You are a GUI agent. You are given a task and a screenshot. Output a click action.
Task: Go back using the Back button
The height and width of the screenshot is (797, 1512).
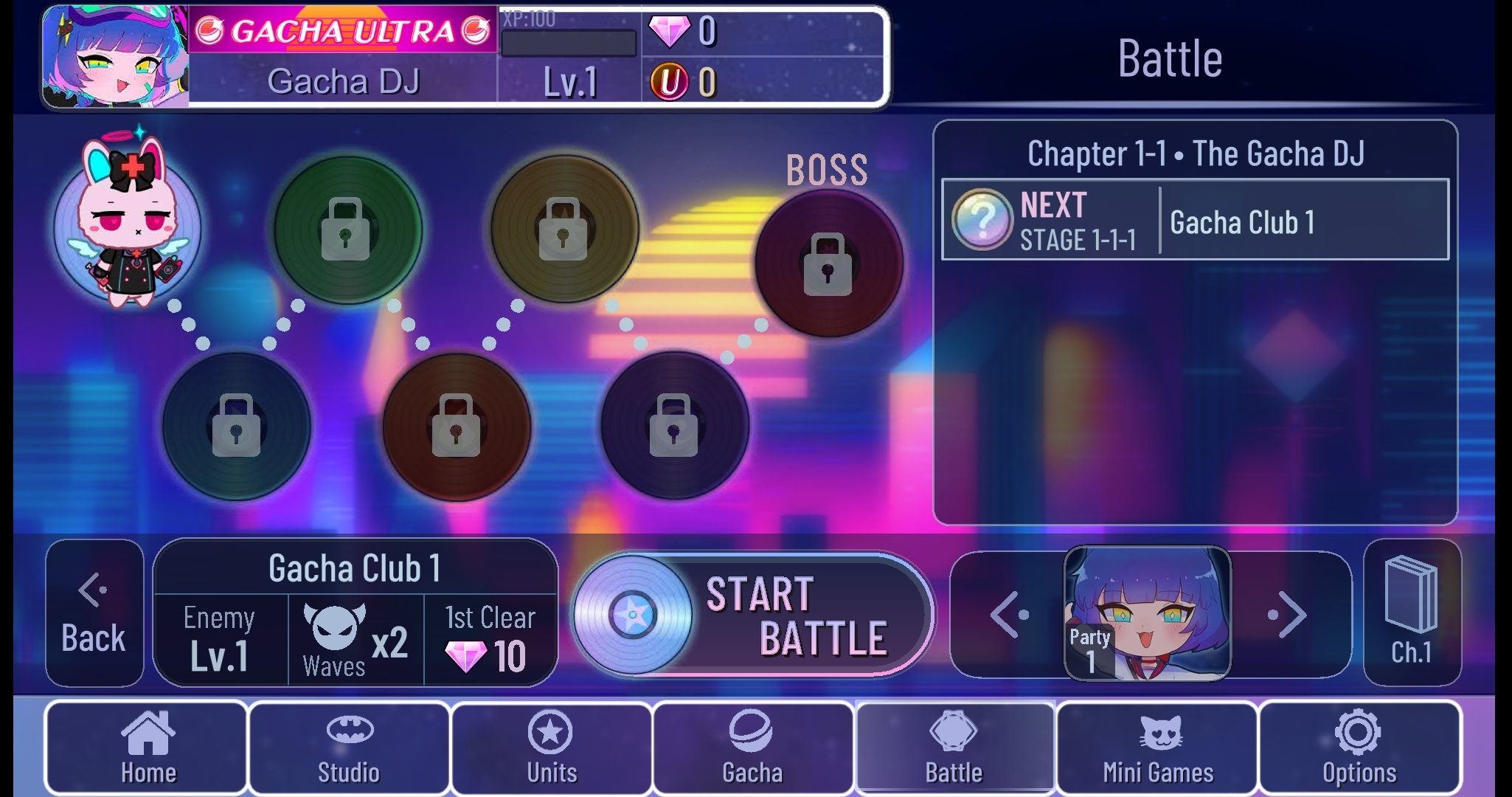click(94, 614)
